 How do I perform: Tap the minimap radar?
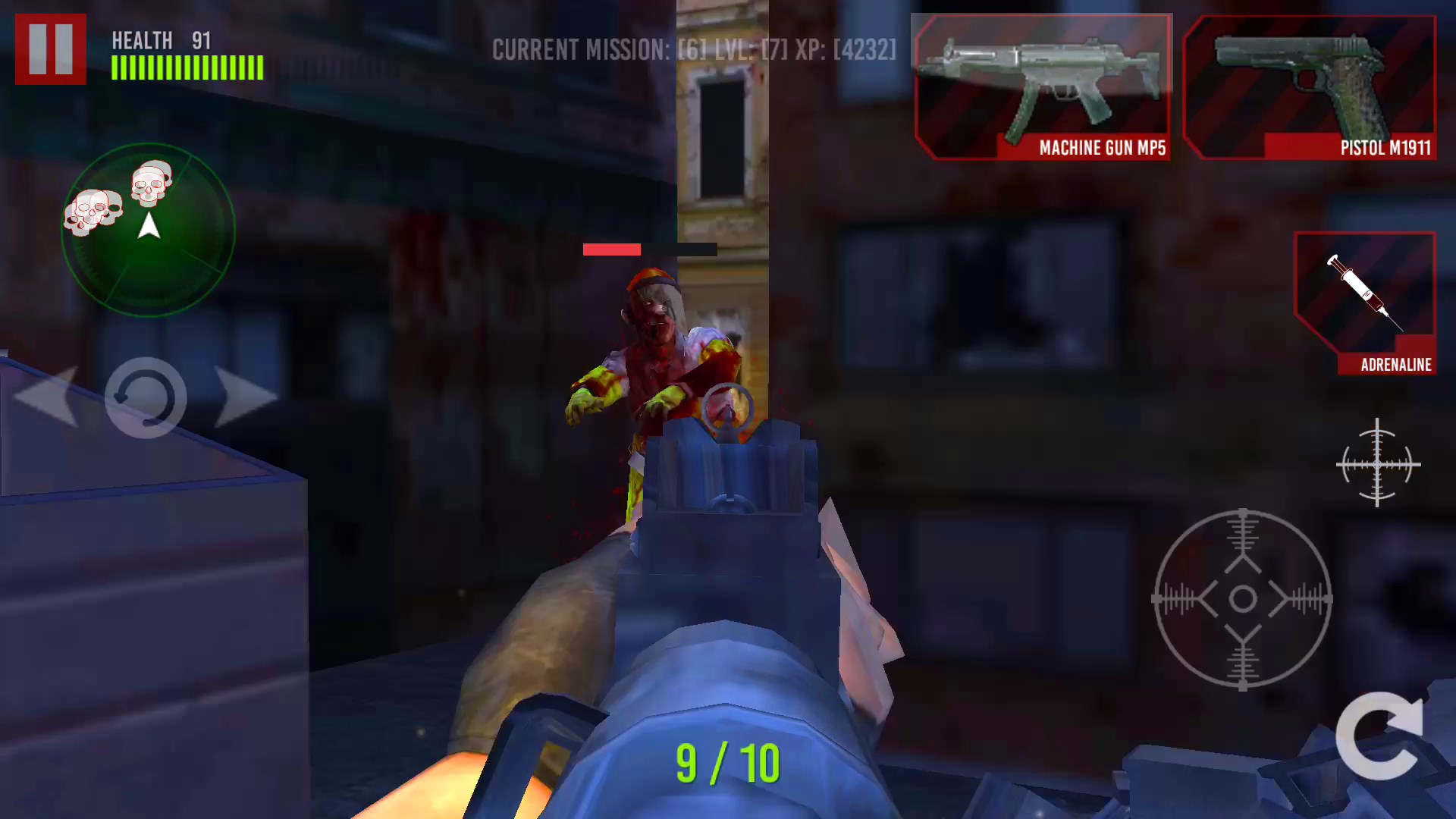click(148, 227)
